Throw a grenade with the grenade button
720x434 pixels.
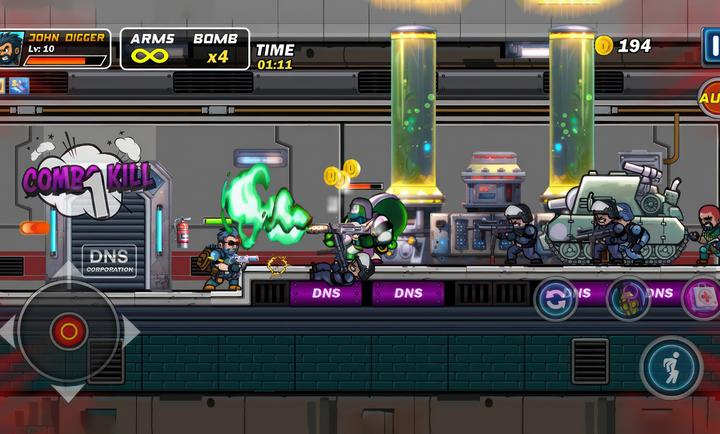coord(628,298)
